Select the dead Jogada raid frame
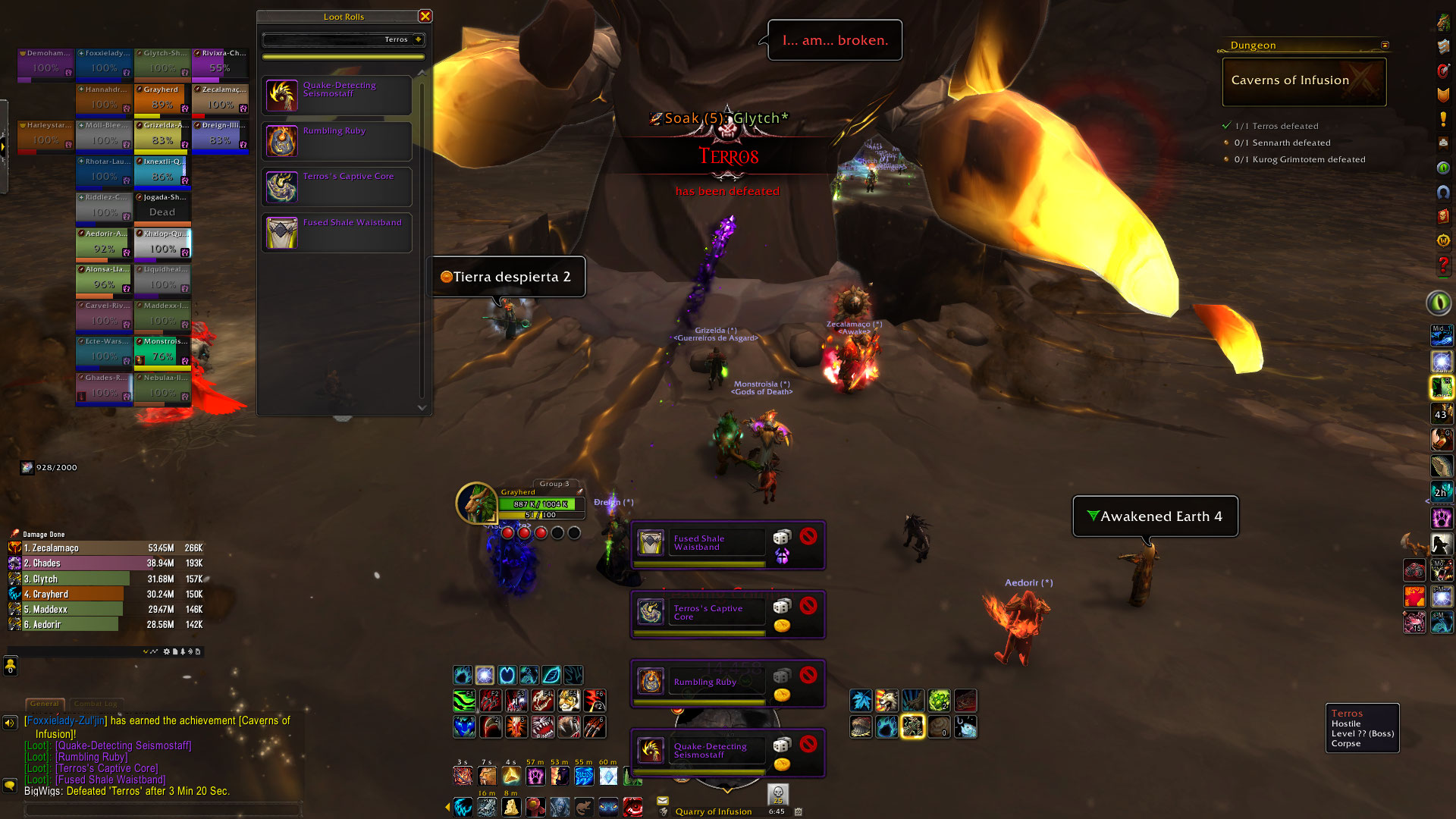1456x819 pixels. 162,207
